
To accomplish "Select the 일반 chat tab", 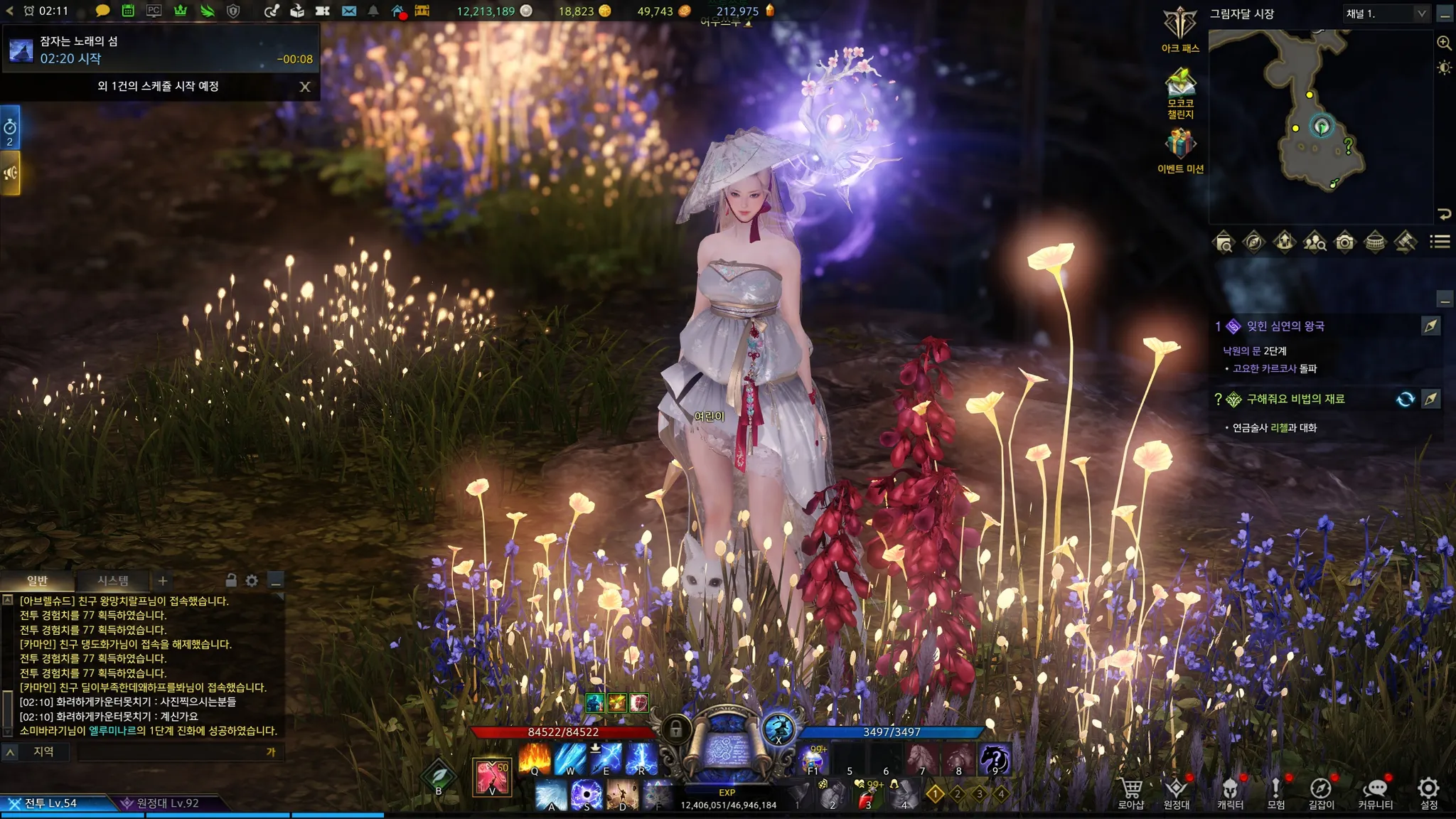I will click(37, 581).
